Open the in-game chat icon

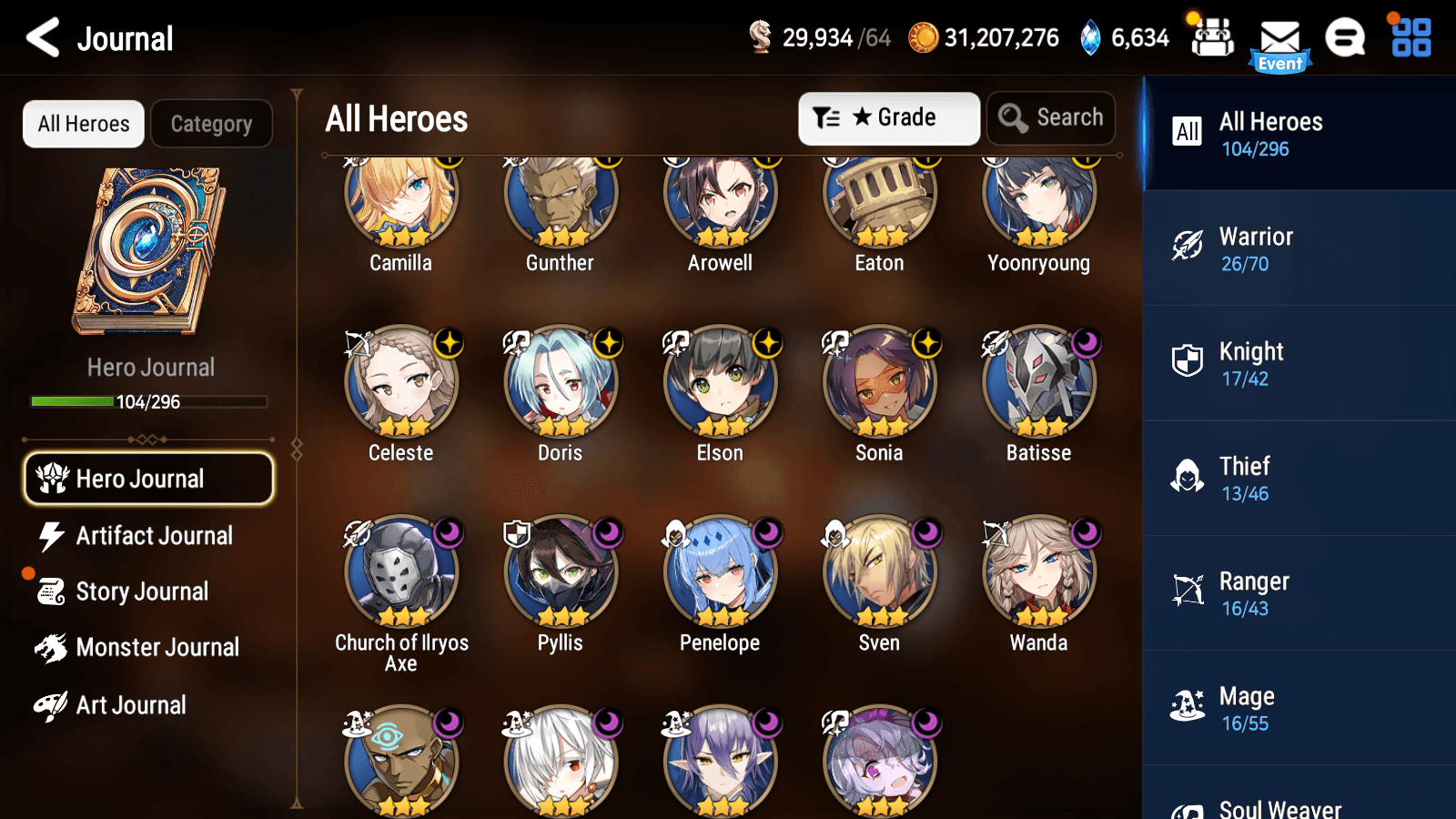tap(1345, 38)
